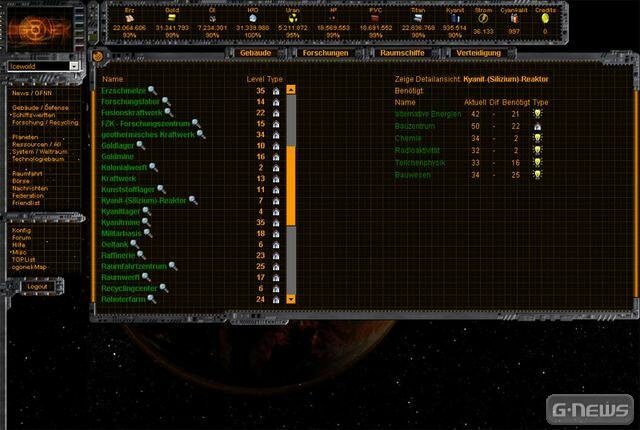Screen dimensions: 640x430
Task: Open the Forschungen tab
Action: pyautogui.click(x=325, y=52)
